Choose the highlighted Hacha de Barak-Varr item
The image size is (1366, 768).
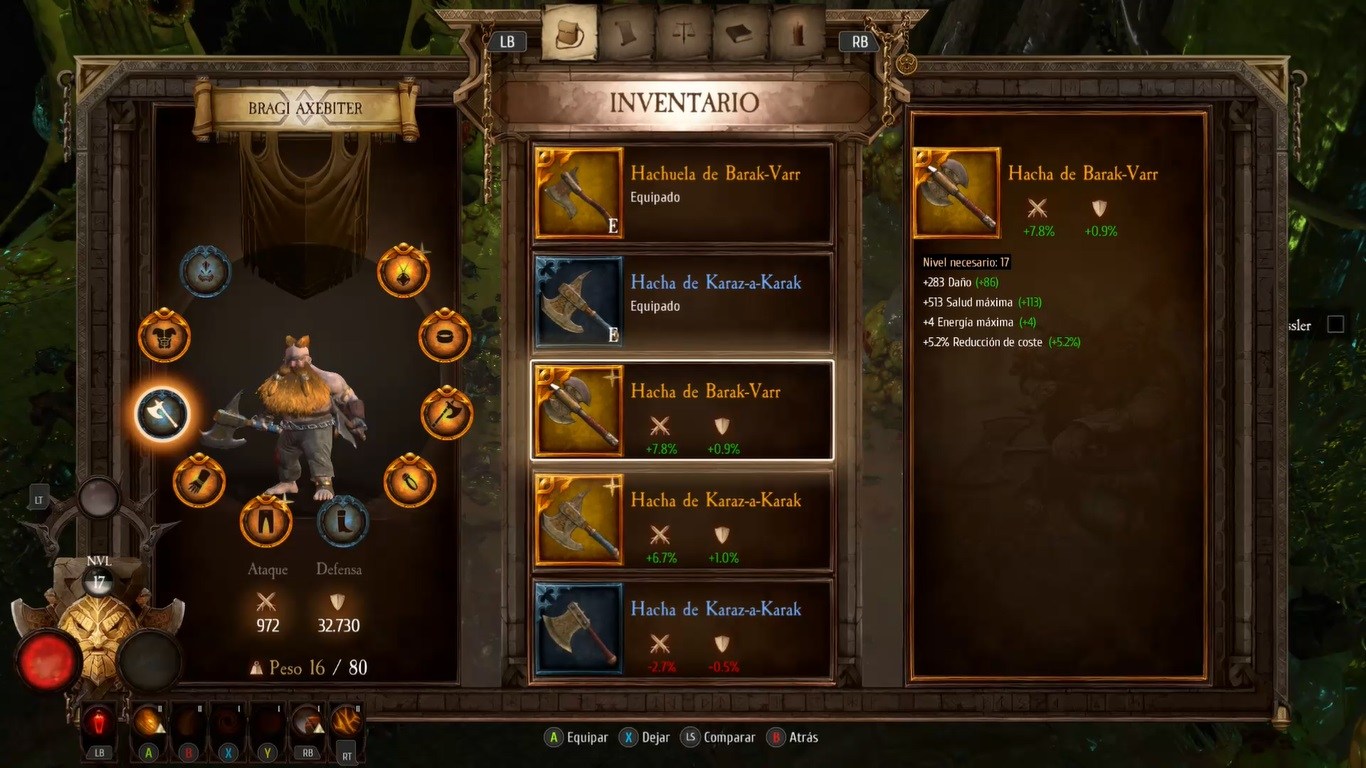[682, 411]
